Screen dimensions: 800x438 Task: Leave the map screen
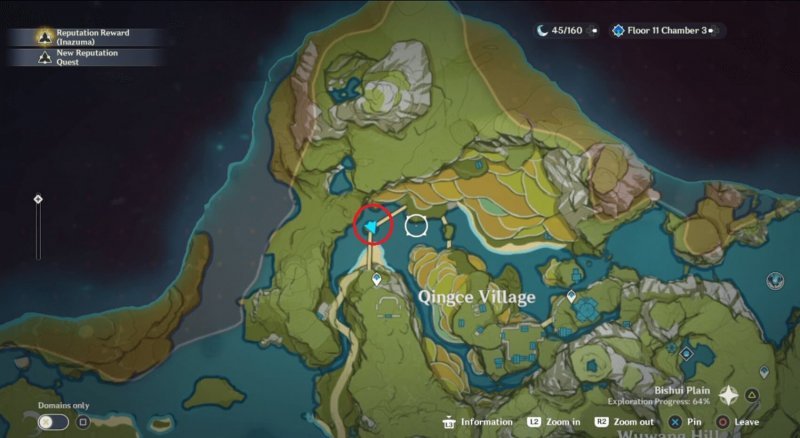738,422
